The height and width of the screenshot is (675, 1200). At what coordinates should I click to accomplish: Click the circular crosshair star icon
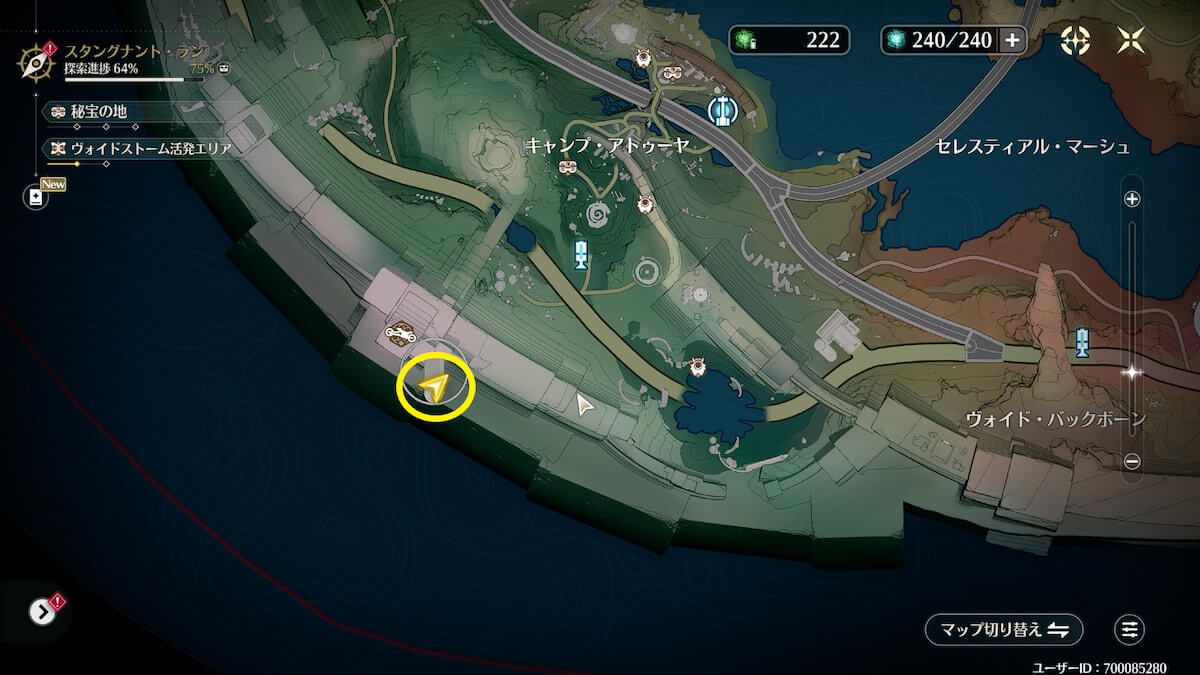coord(1075,40)
